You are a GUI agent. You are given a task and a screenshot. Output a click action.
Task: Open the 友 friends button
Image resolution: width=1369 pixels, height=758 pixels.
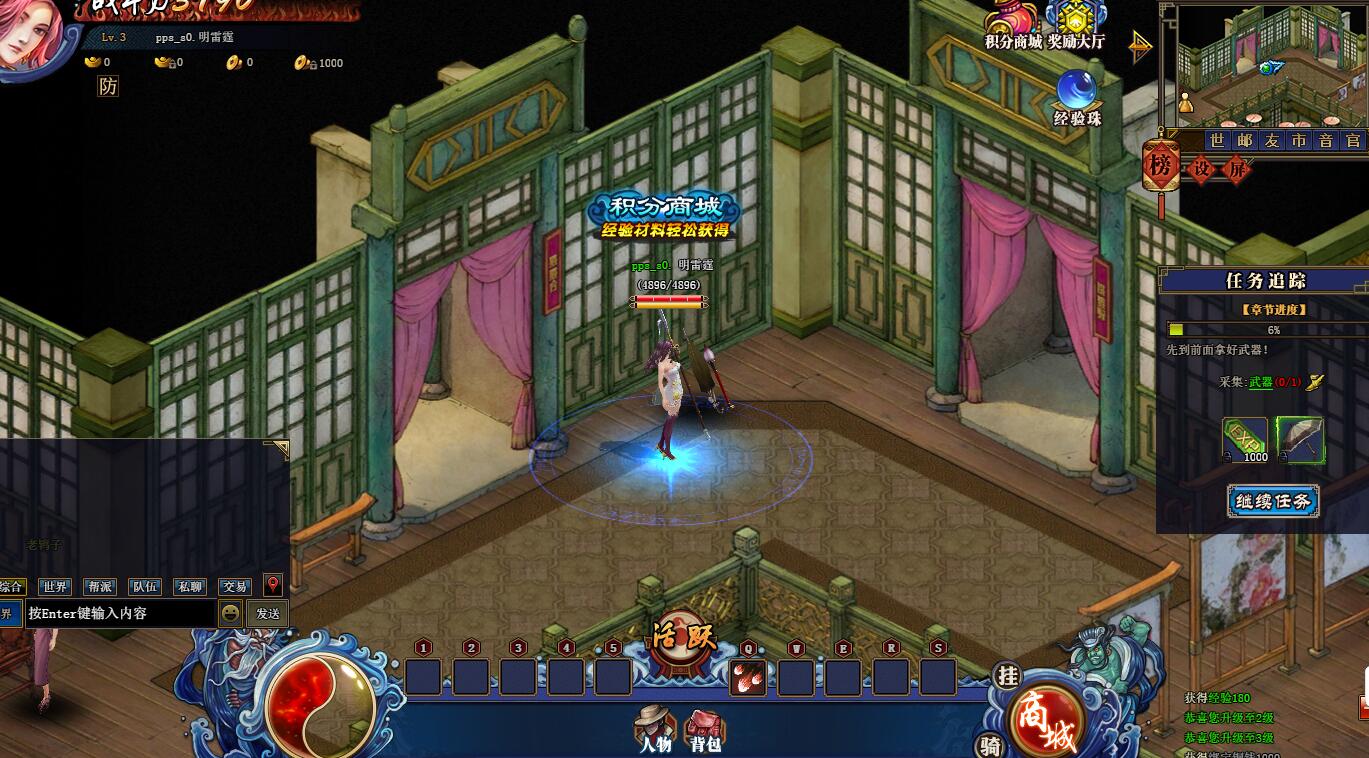tap(1271, 141)
